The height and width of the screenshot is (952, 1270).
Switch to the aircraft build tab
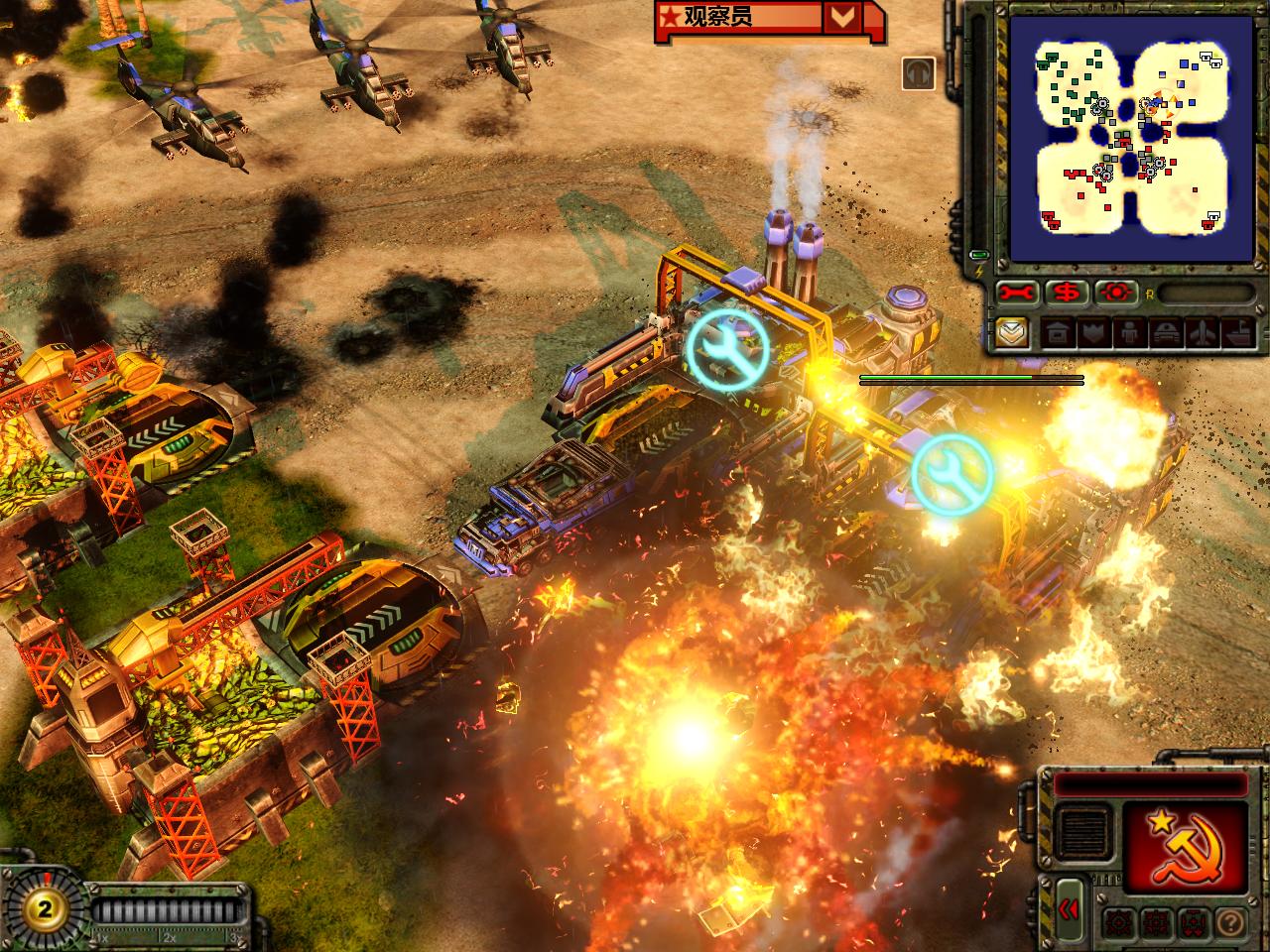point(1202,332)
